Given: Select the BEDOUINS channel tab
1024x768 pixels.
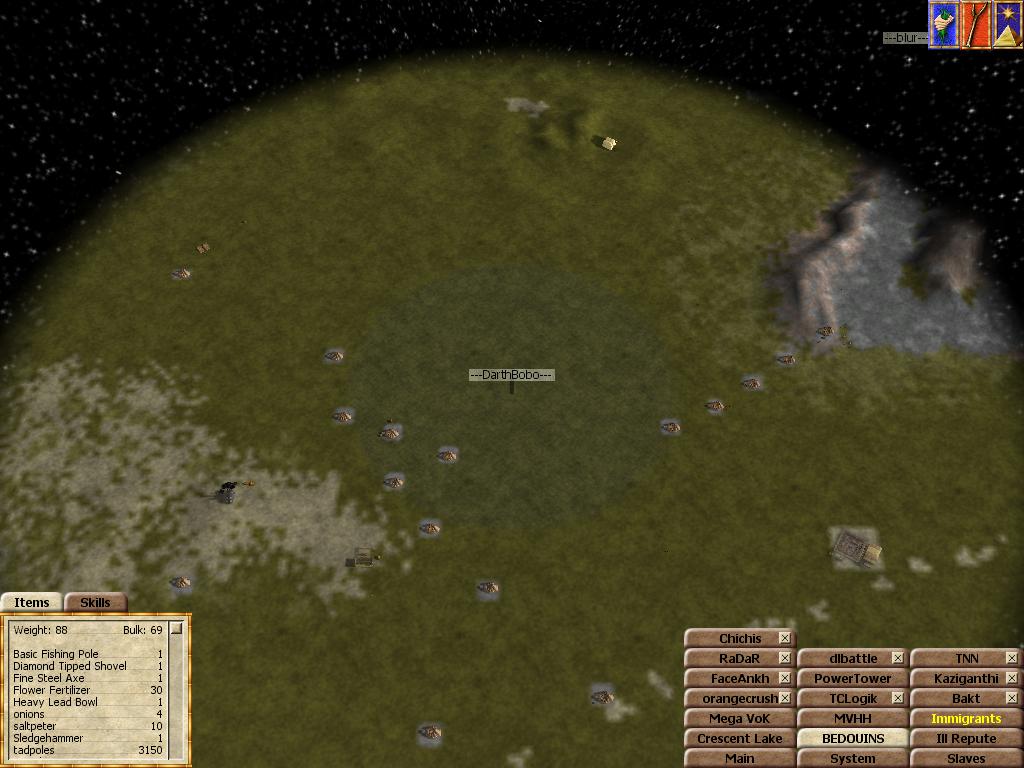Looking at the screenshot, I should [852, 738].
